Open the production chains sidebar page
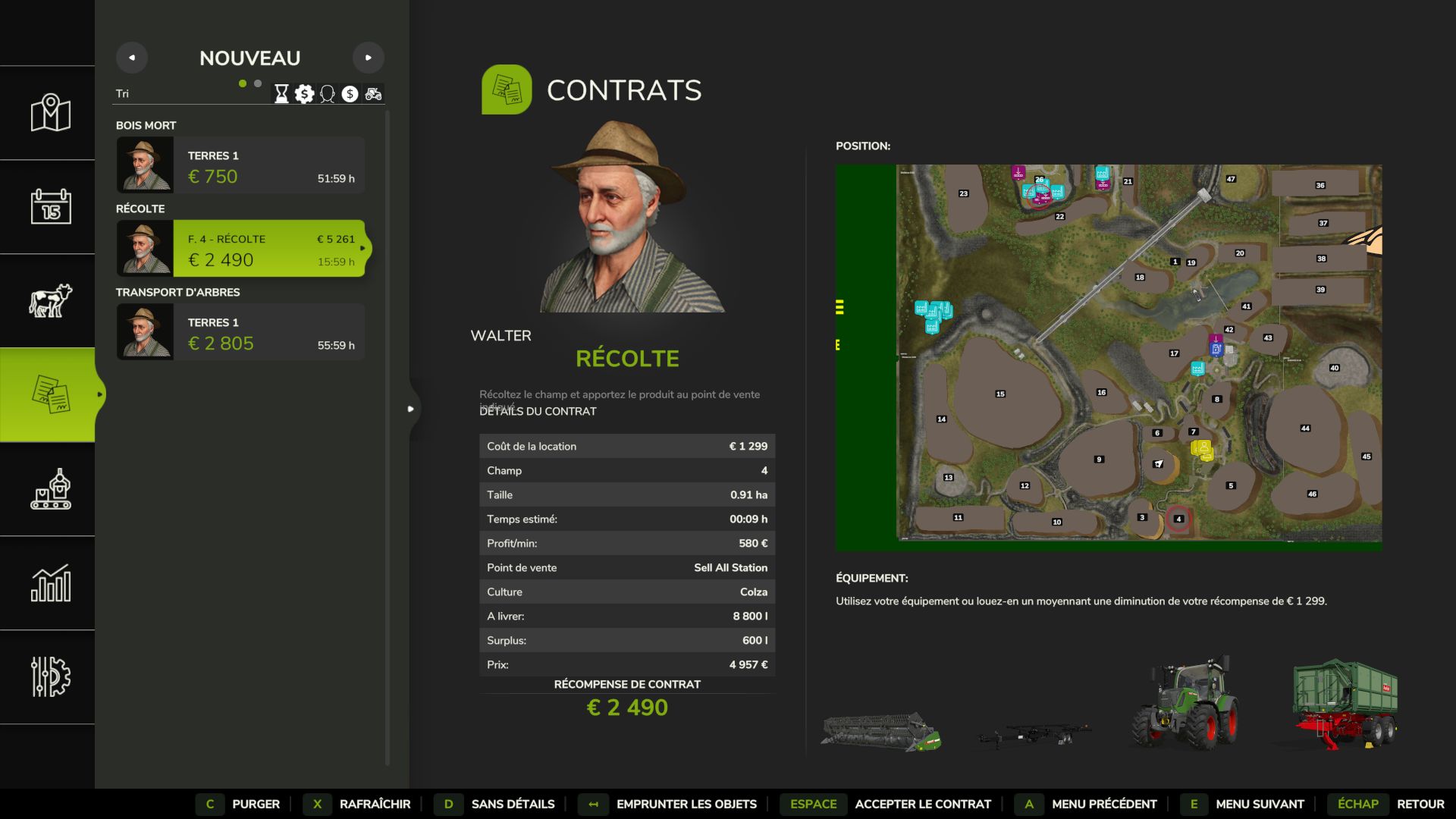The width and height of the screenshot is (1456, 819). pos(50,489)
